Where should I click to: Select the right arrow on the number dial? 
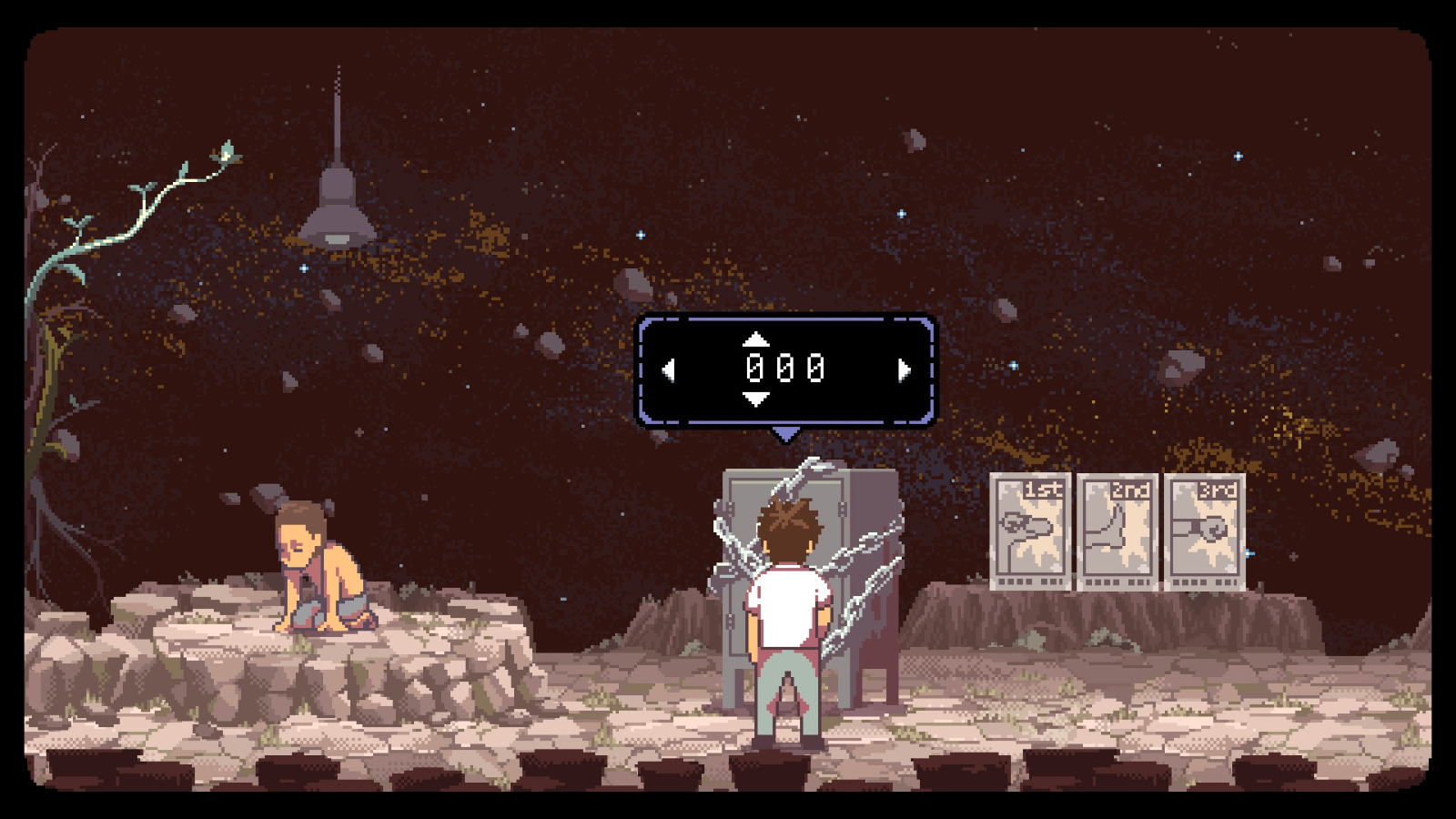[x=905, y=369]
